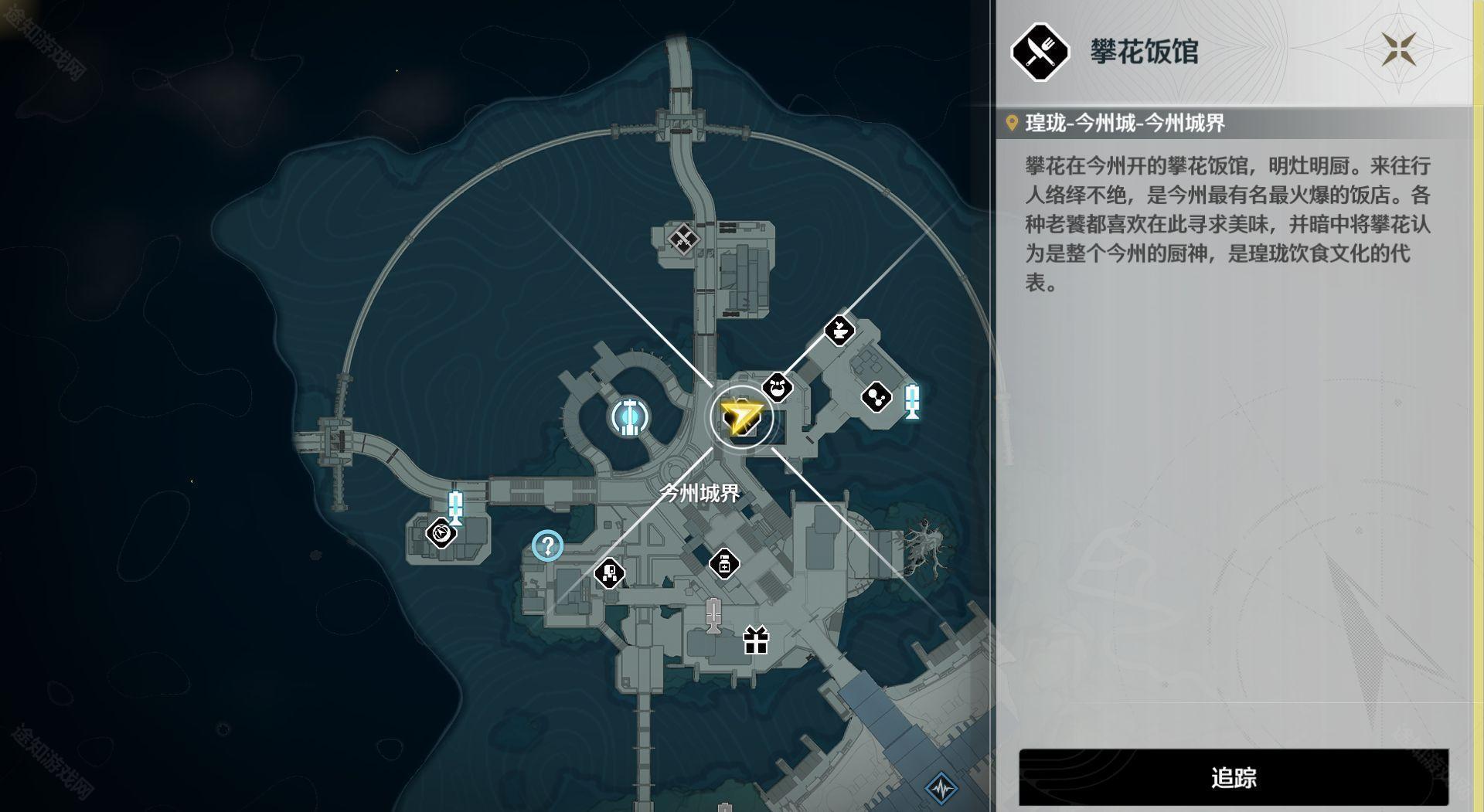Click the blue waveform diamond marker

click(941, 788)
